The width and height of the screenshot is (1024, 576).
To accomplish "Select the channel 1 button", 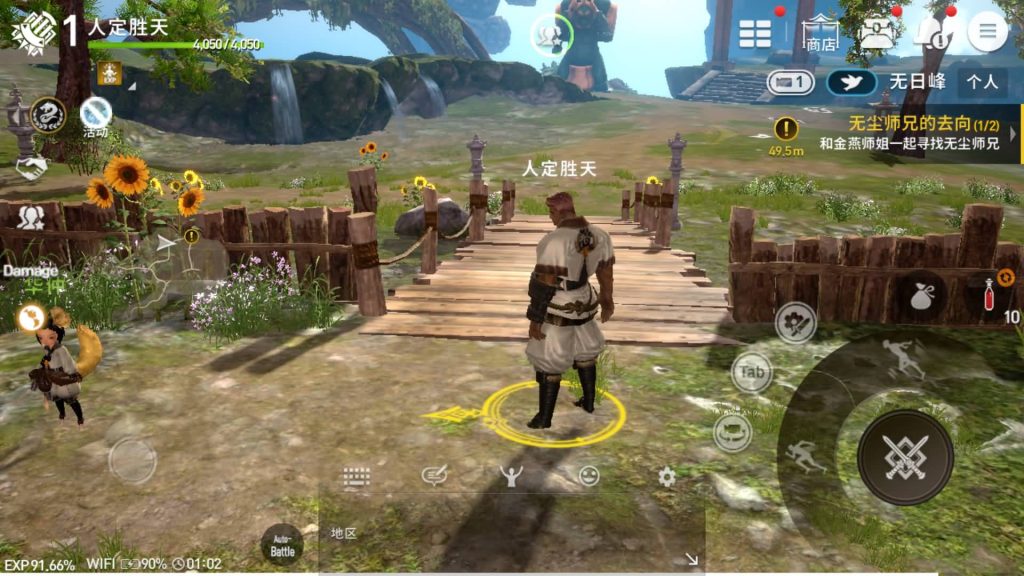I will 790,82.
